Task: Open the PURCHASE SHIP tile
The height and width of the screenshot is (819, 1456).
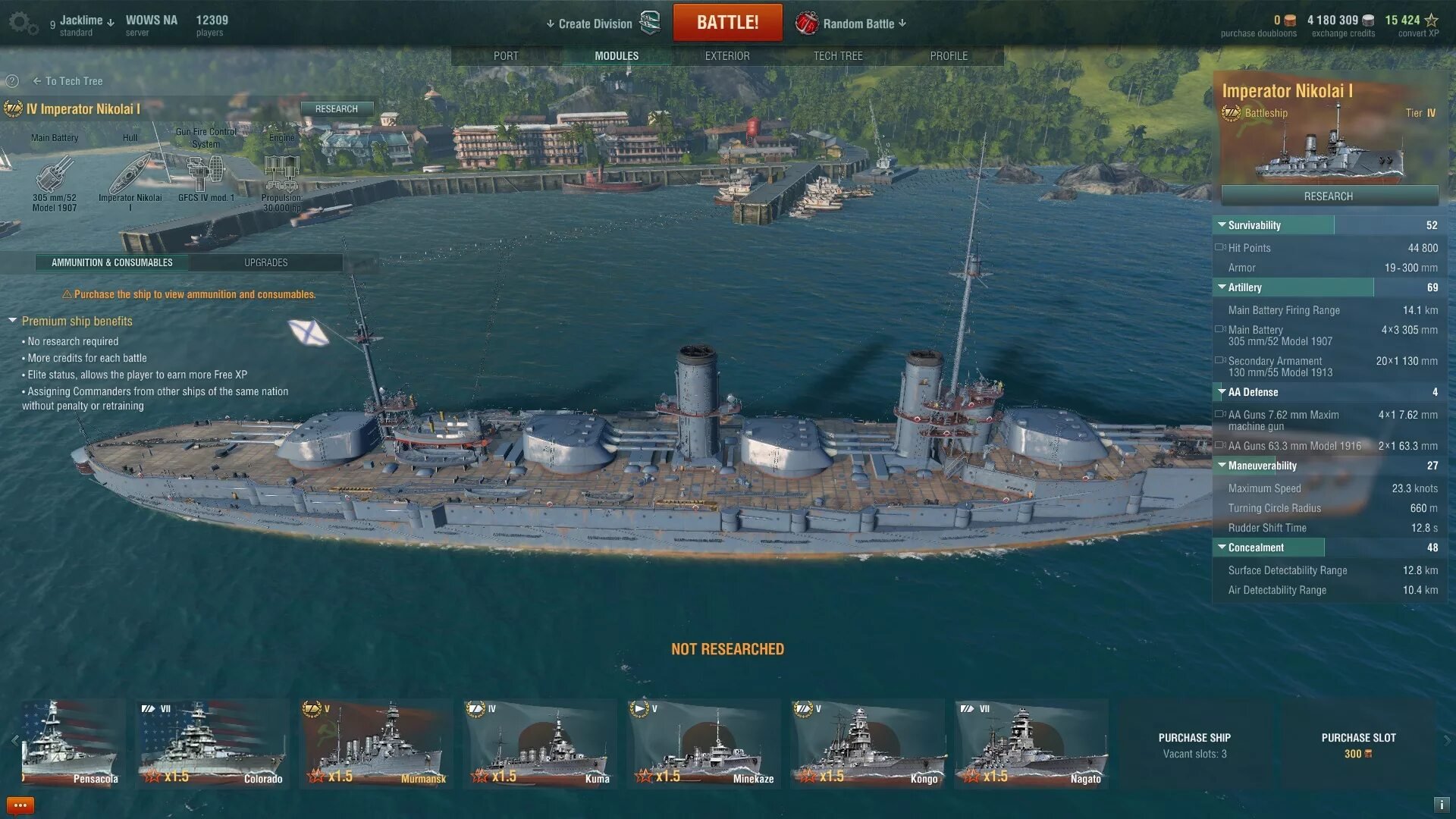Action: pos(1194,745)
